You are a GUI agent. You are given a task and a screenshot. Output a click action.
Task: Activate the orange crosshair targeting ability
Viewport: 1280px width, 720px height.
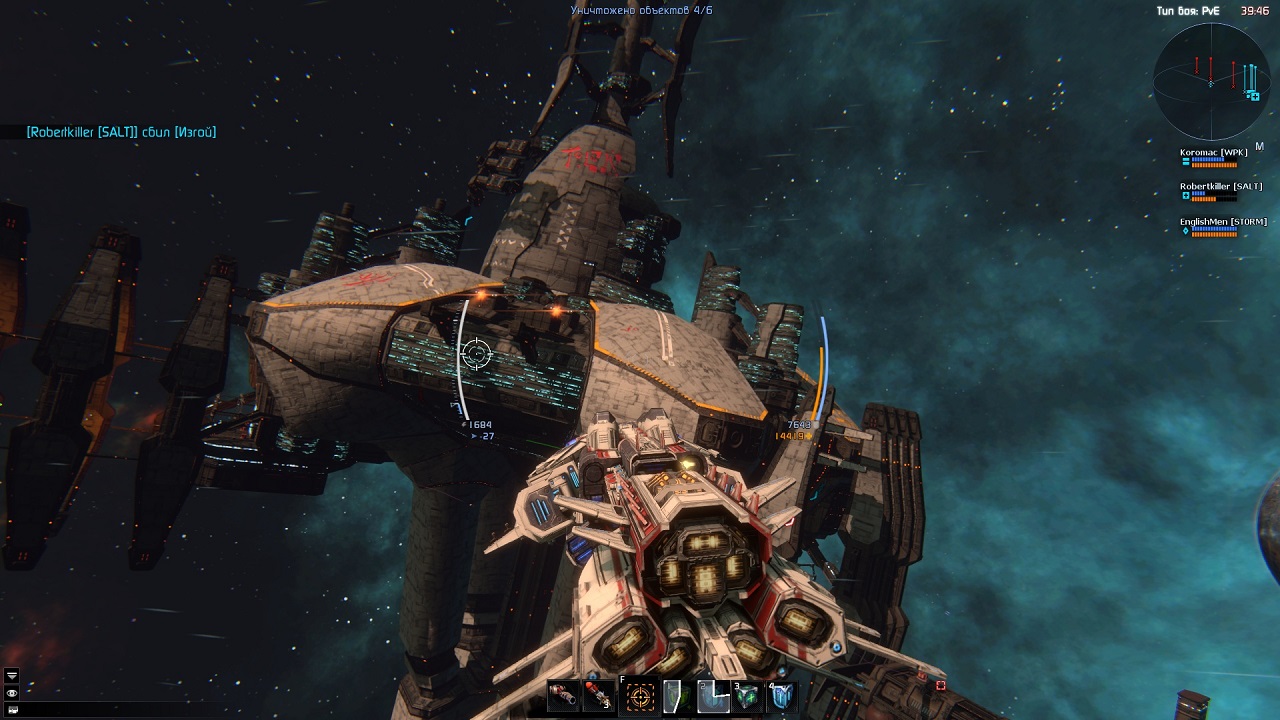(x=641, y=696)
